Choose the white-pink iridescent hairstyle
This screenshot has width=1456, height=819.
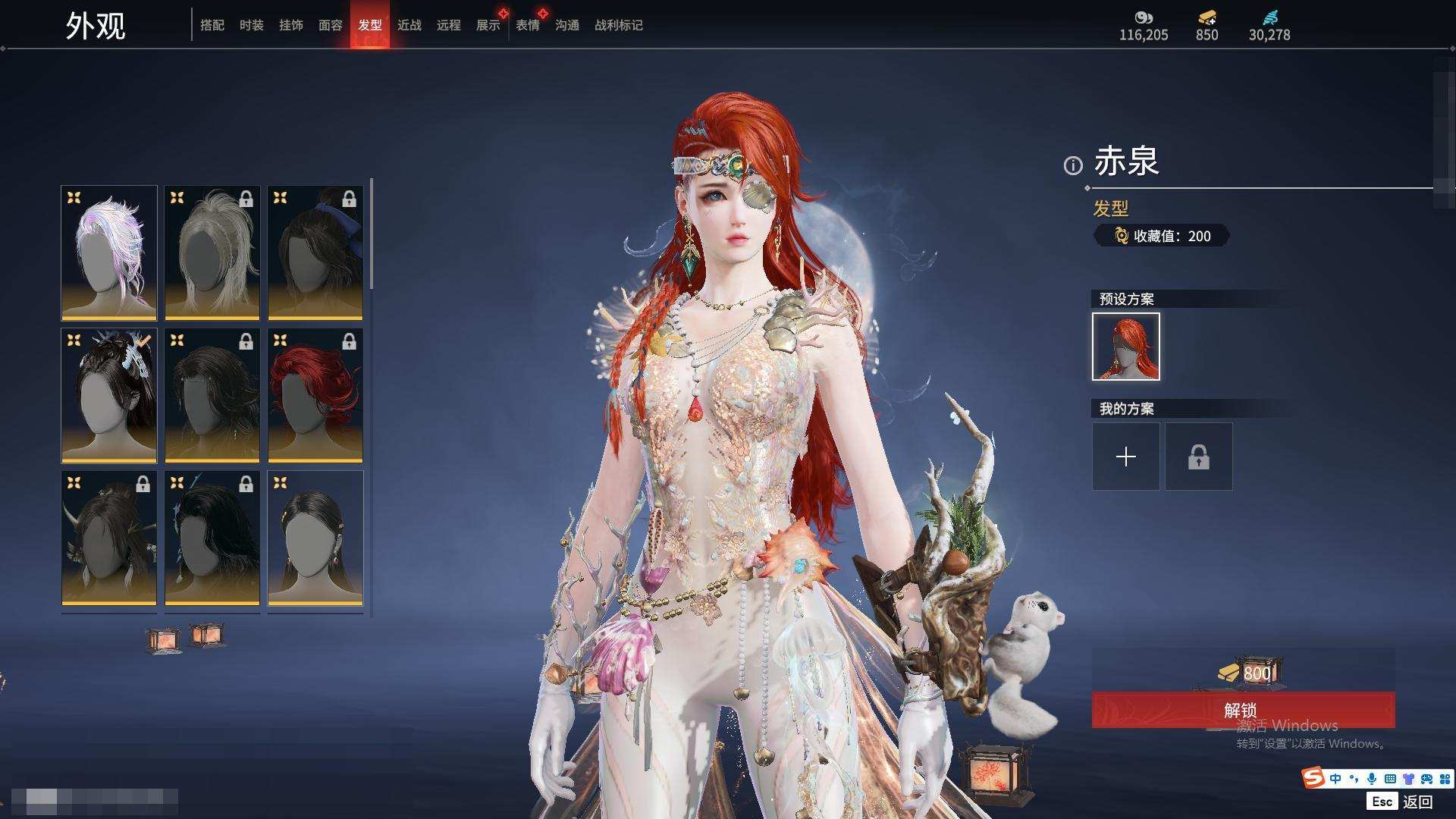109,253
